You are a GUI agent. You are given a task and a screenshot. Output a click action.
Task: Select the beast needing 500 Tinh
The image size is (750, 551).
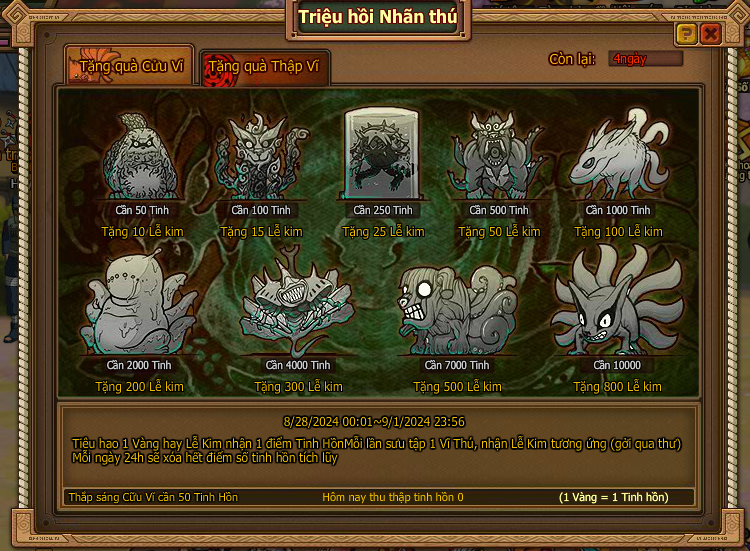tap(499, 157)
